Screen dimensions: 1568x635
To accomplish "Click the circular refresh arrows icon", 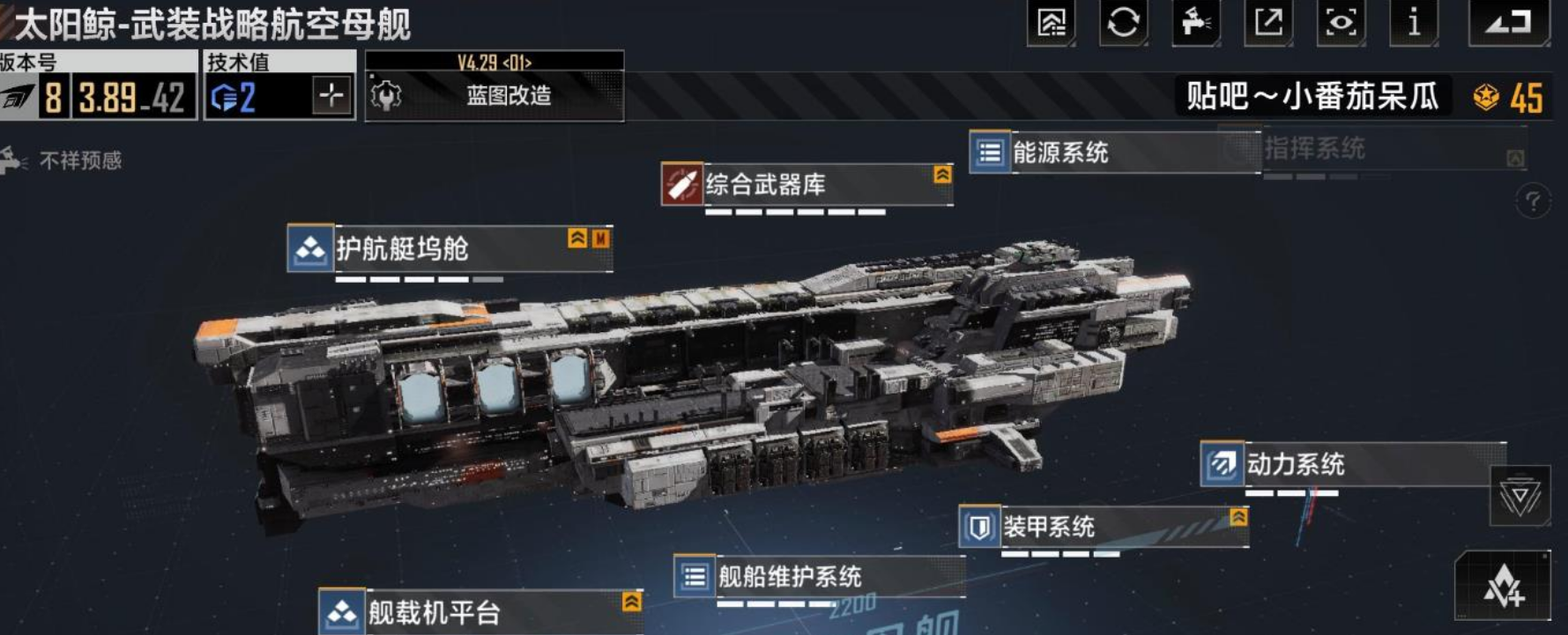I will click(1123, 22).
